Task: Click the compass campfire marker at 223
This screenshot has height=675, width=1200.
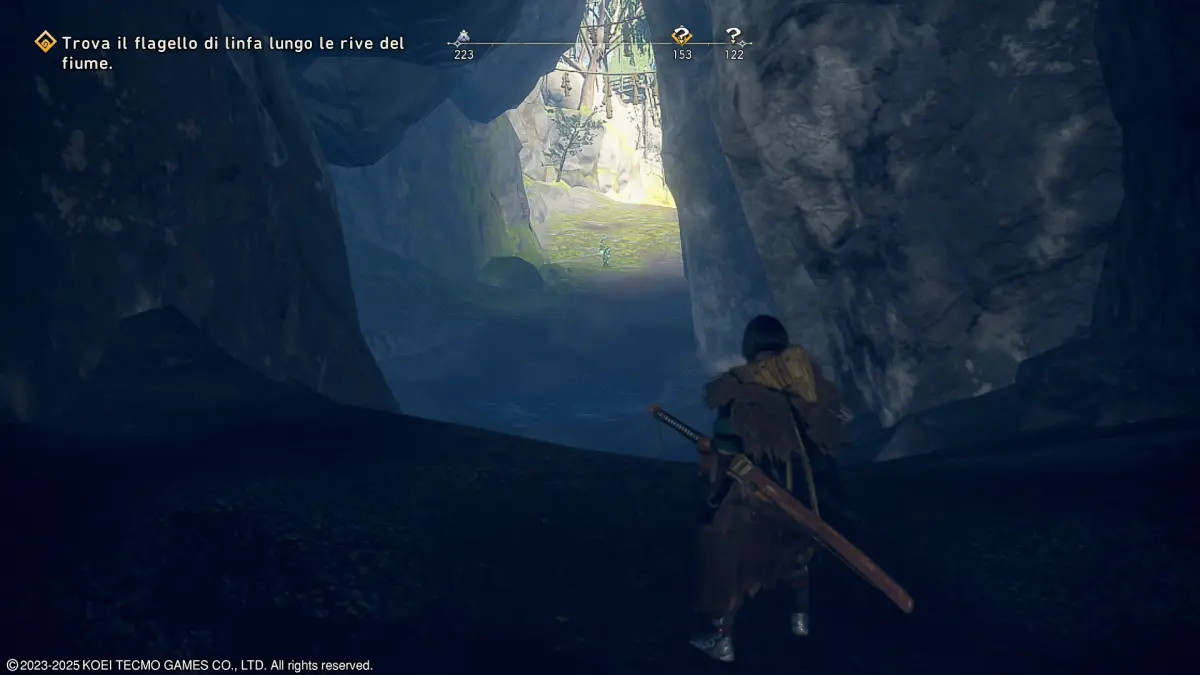Action: point(462,38)
